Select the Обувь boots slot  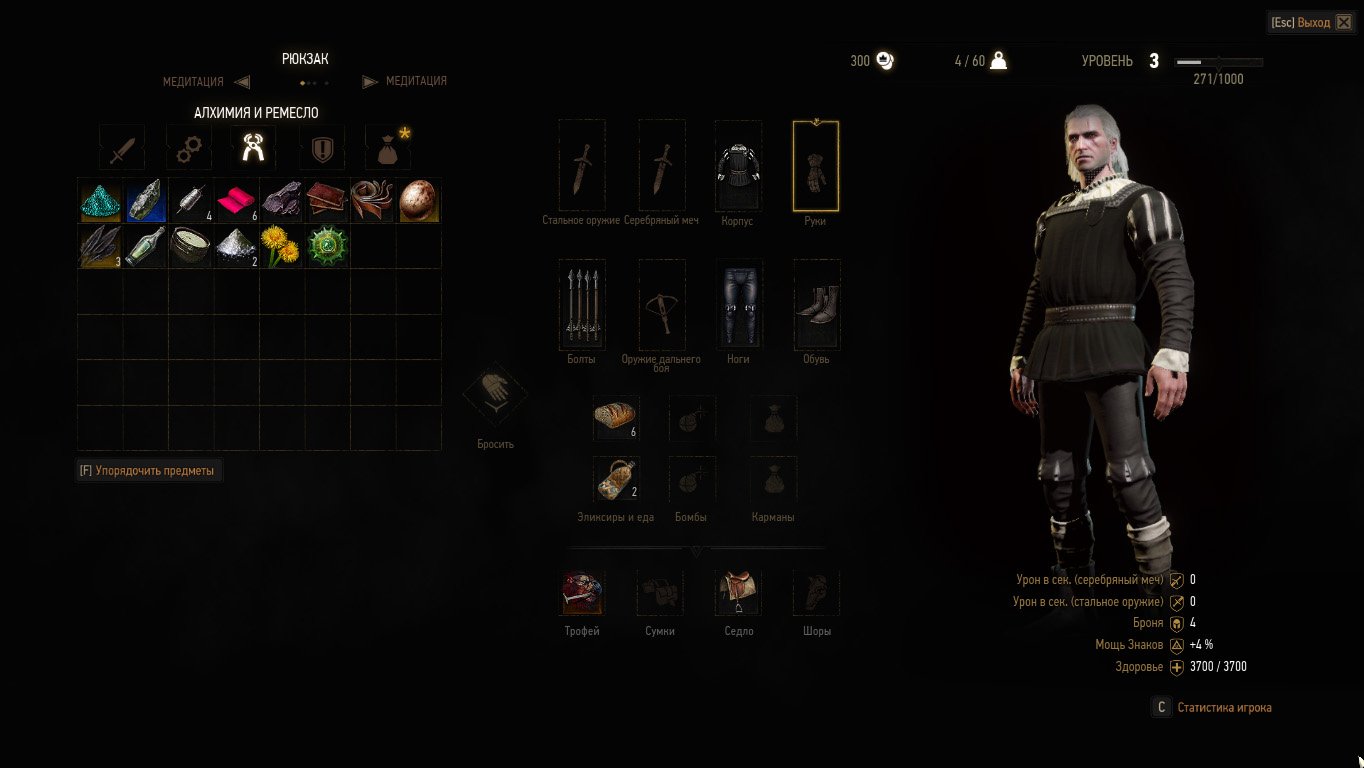(817, 303)
